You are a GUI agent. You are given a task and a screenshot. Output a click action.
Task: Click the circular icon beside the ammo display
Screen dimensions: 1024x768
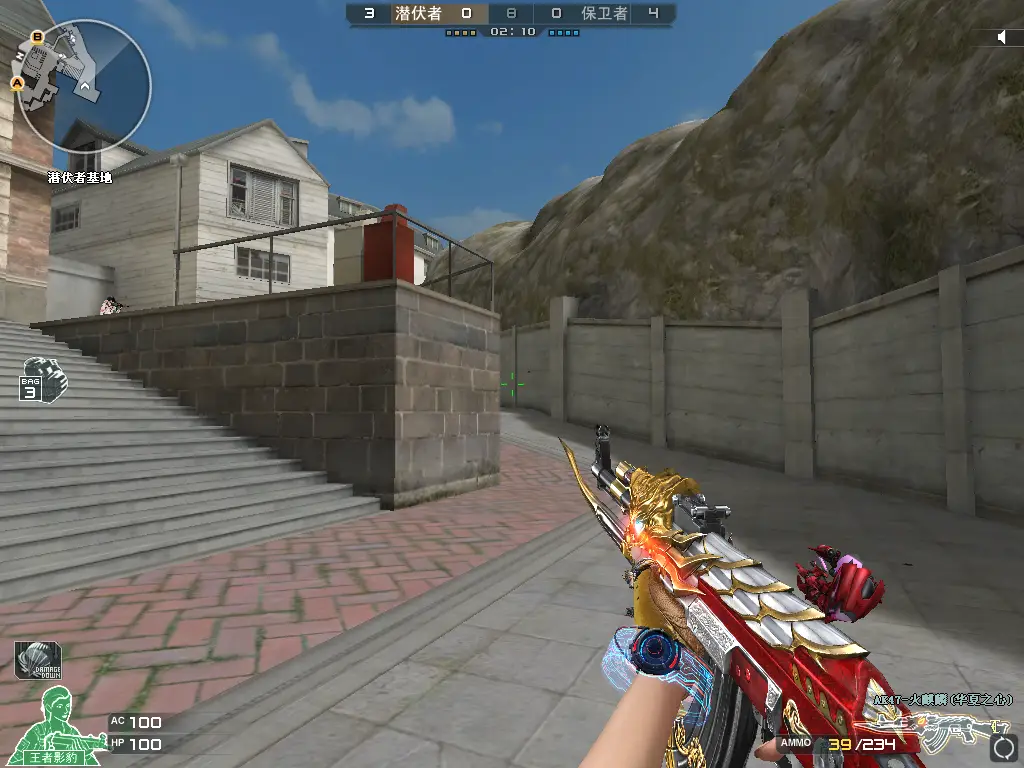pos(1002,747)
